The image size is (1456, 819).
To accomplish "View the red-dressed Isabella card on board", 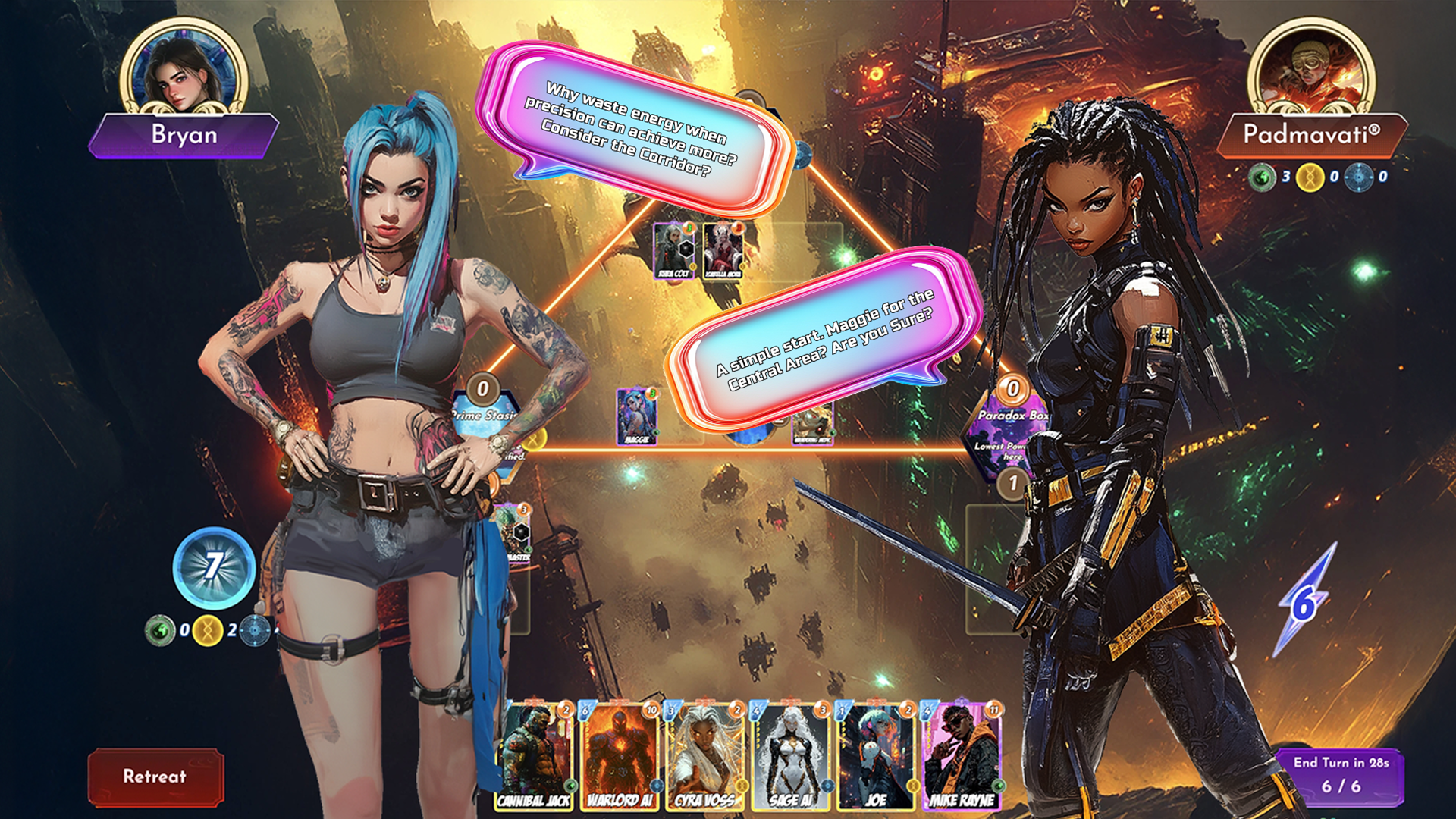I will tap(723, 250).
